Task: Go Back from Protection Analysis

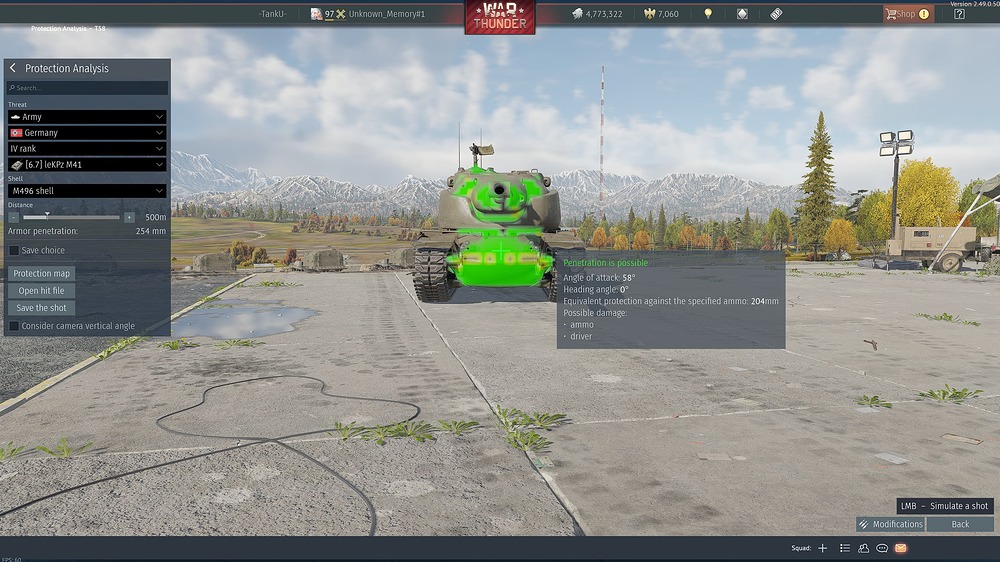Action: pyautogui.click(x=960, y=524)
